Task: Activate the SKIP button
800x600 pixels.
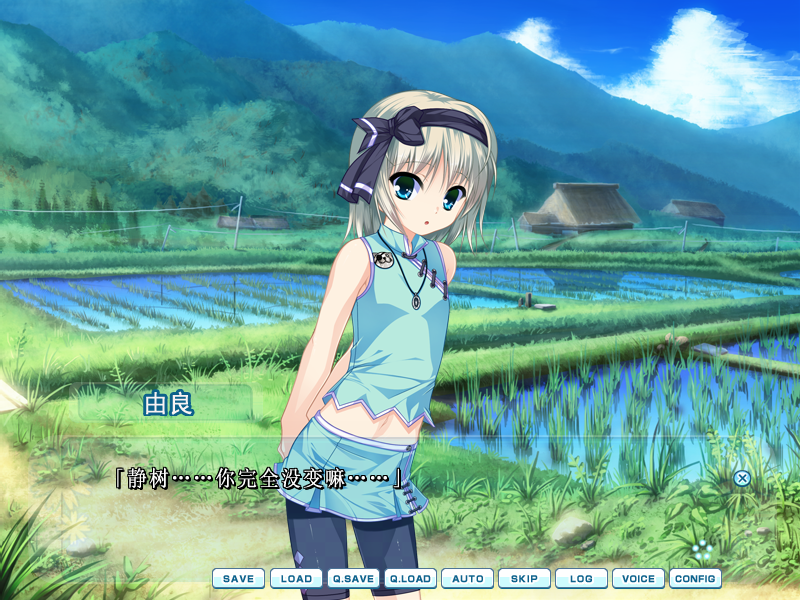Action: click(x=524, y=578)
